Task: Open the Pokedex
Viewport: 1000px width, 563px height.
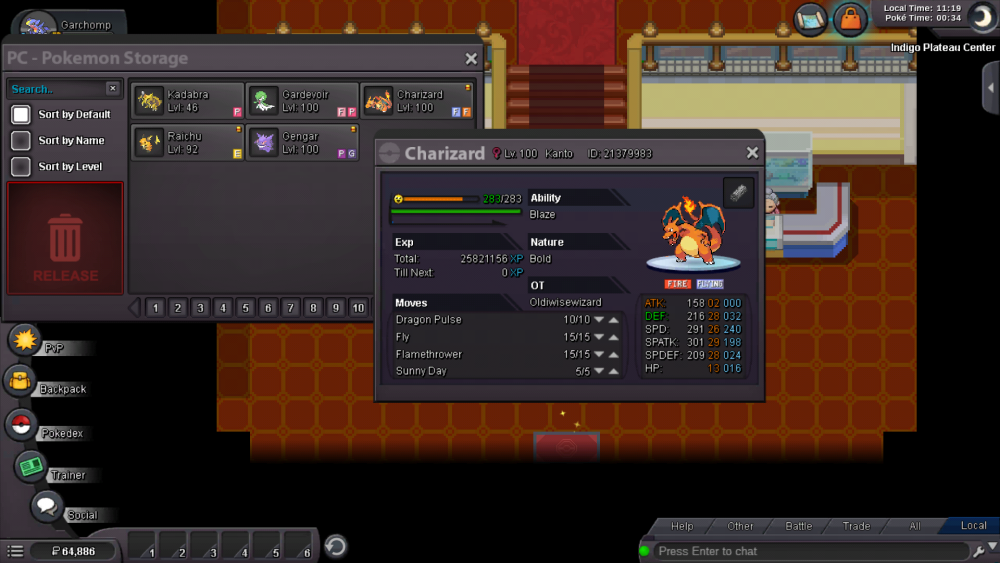Action: pyautogui.click(x=21, y=425)
